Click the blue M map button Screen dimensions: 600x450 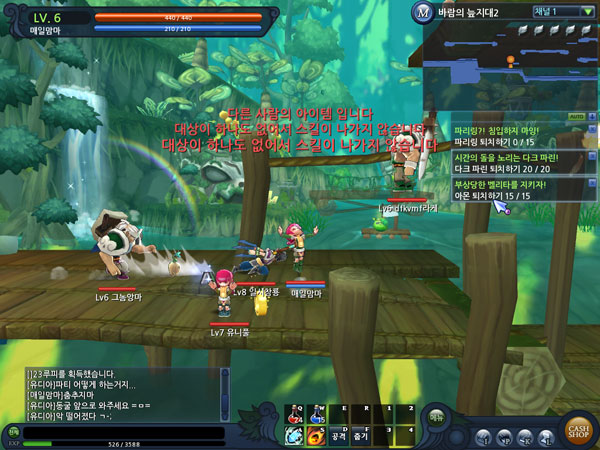421,13
